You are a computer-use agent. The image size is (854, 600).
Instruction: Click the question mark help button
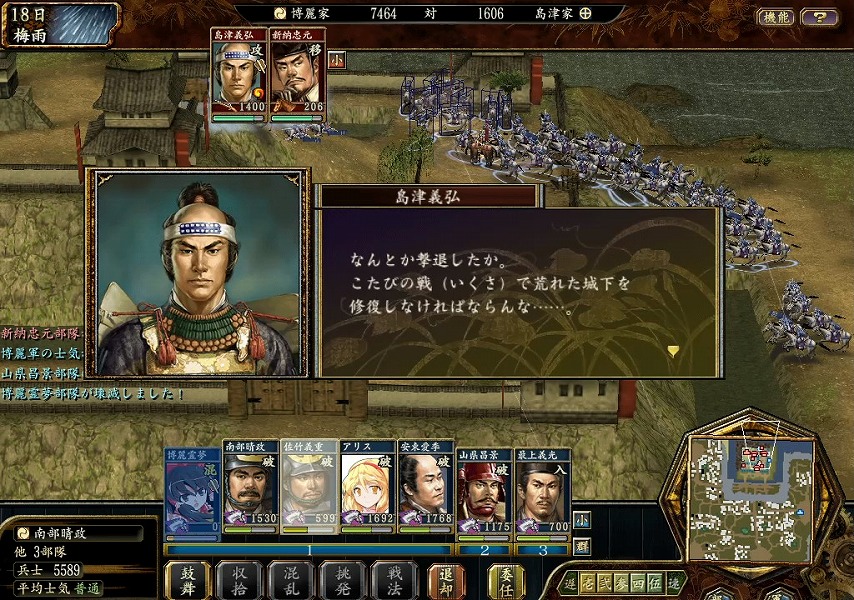coord(820,17)
